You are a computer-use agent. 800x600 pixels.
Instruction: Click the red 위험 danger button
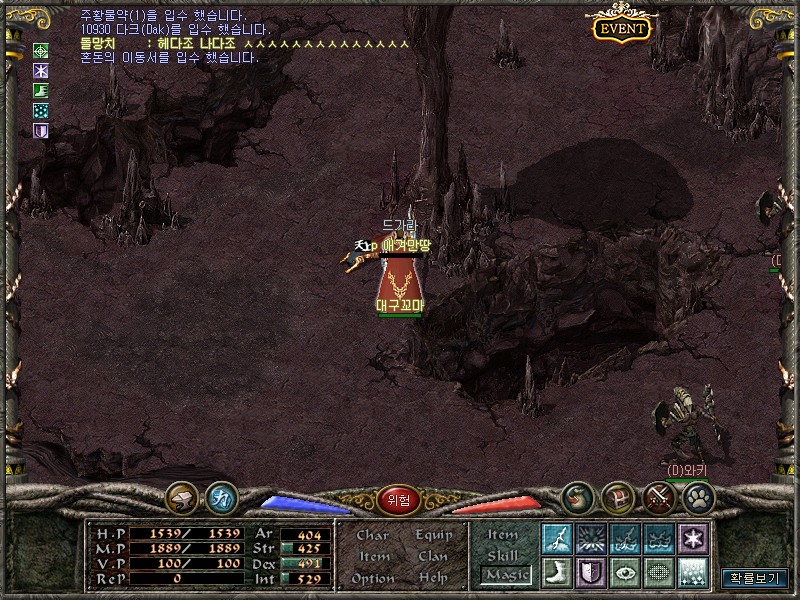pos(399,498)
